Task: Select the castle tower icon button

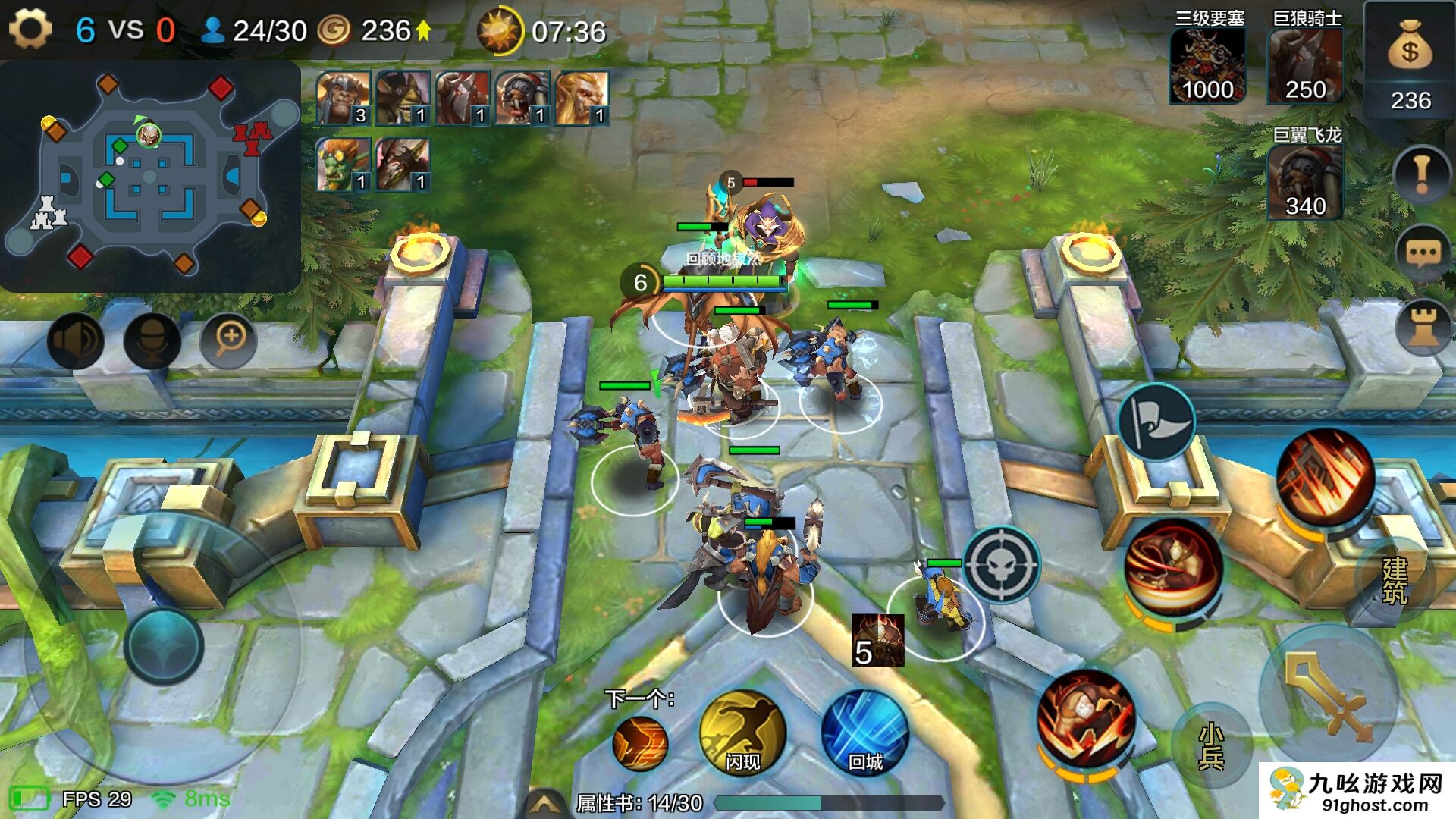Action: pyautogui.click(x=1423, y=328)
